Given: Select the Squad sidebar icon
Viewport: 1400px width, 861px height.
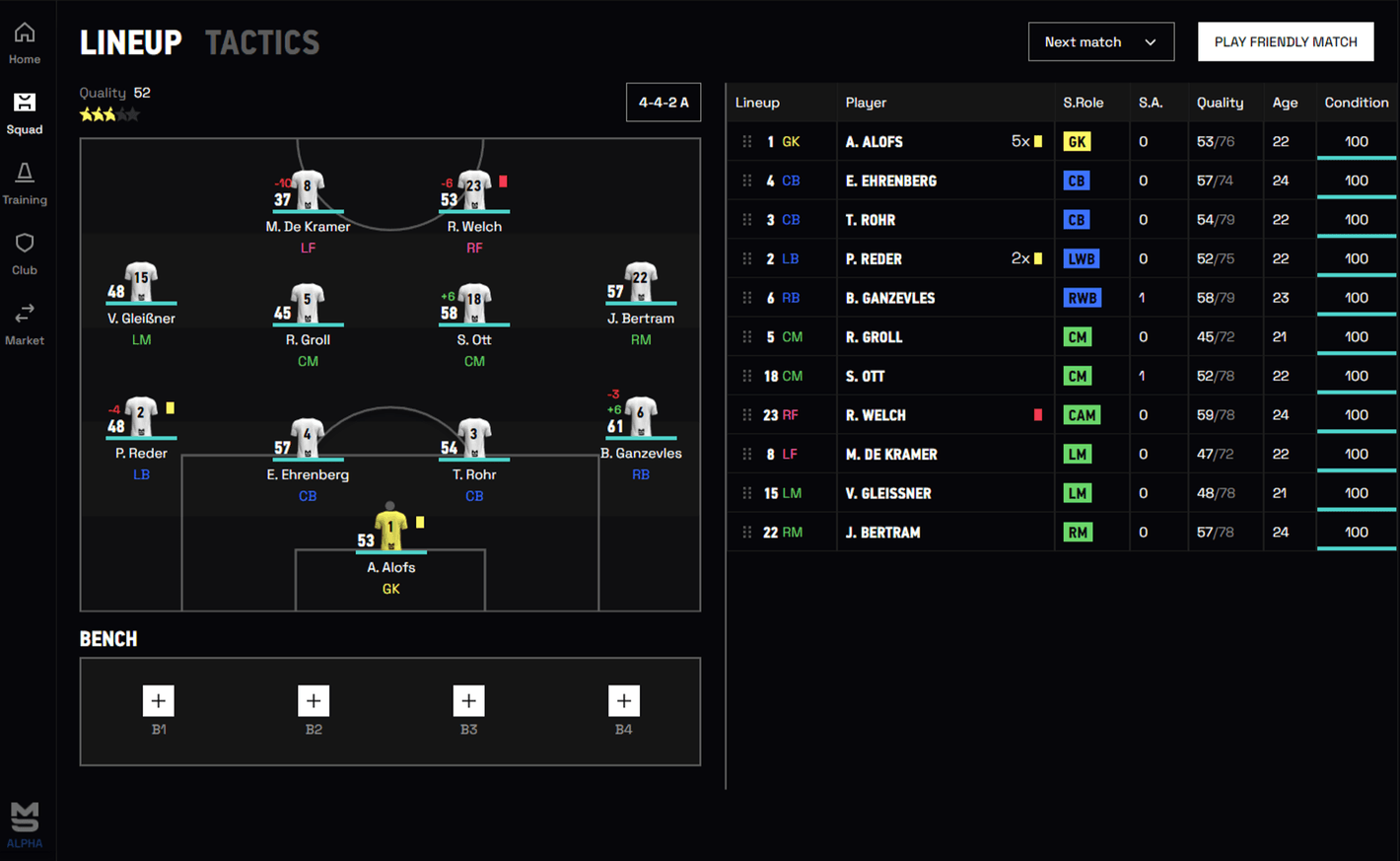Looking at the screenshot, I should click(24, 111).
